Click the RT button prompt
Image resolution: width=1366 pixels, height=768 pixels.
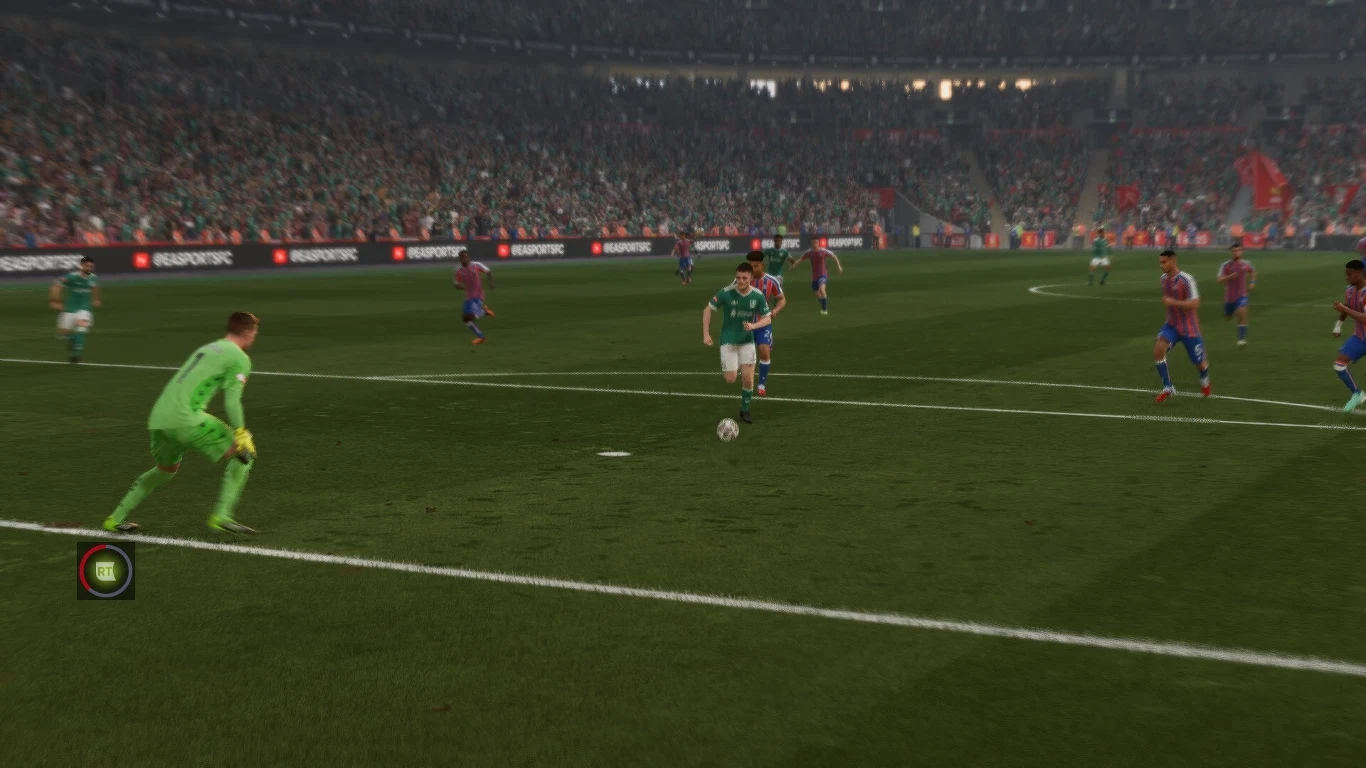pyautogui.click(x=105, y=570)
